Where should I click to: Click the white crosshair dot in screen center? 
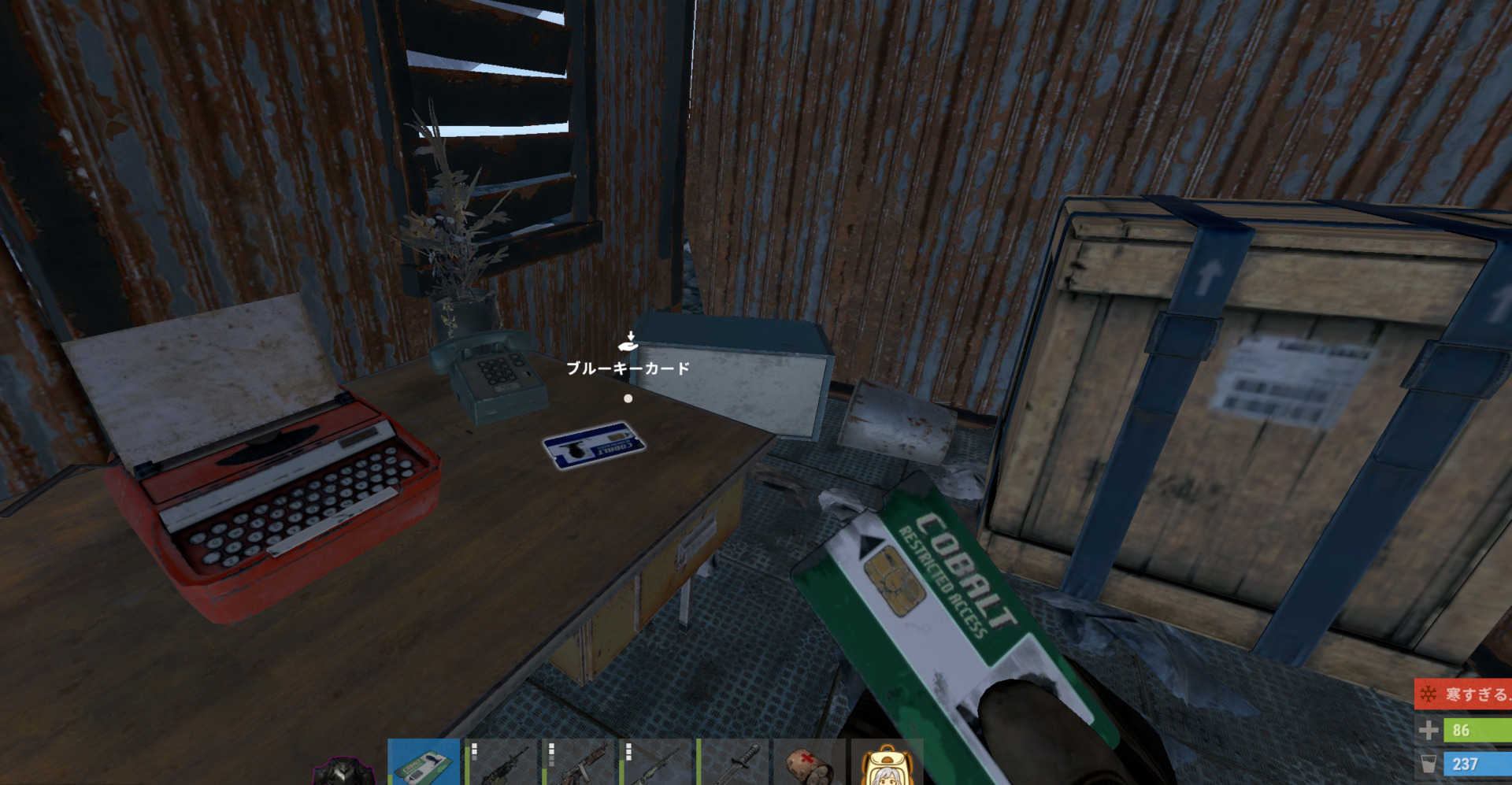tap(628, 398)
